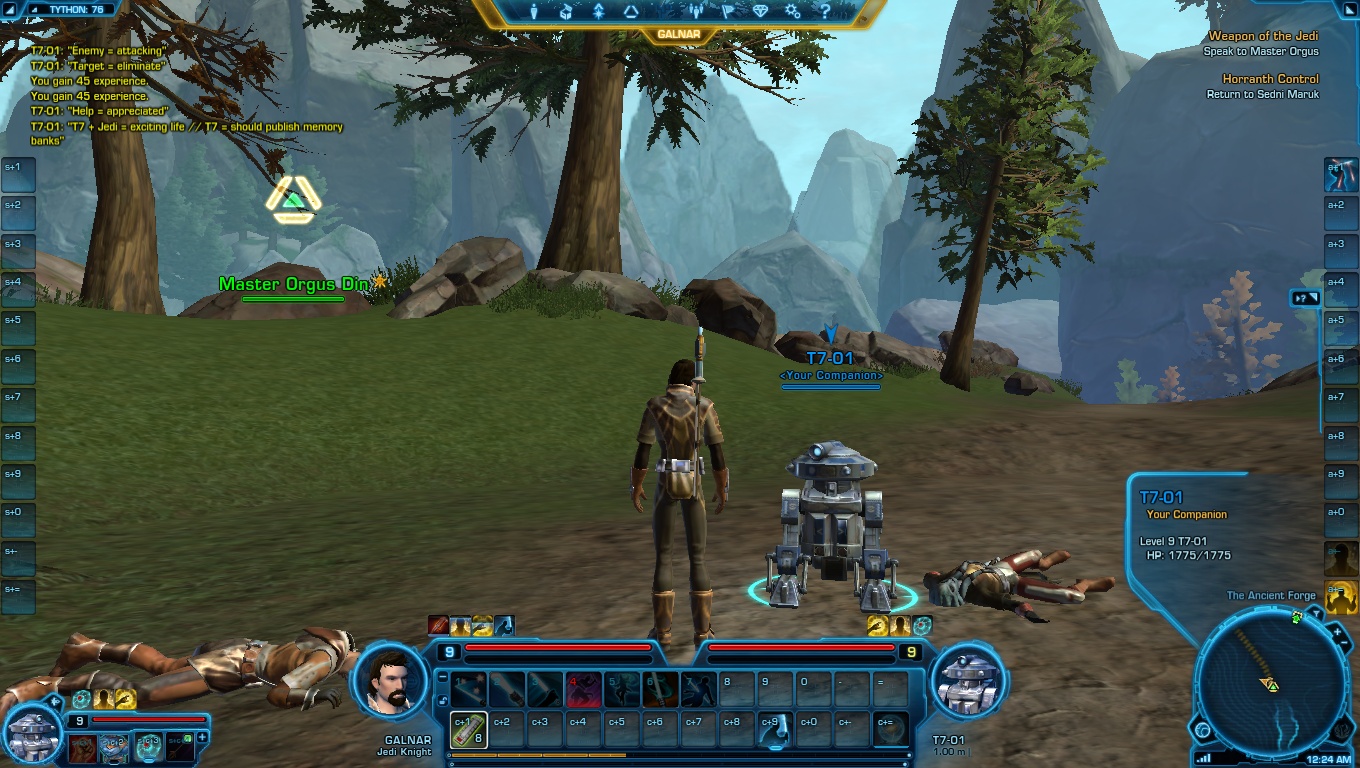Open the guild flag icon in top menu

click(x=728, y=12)
